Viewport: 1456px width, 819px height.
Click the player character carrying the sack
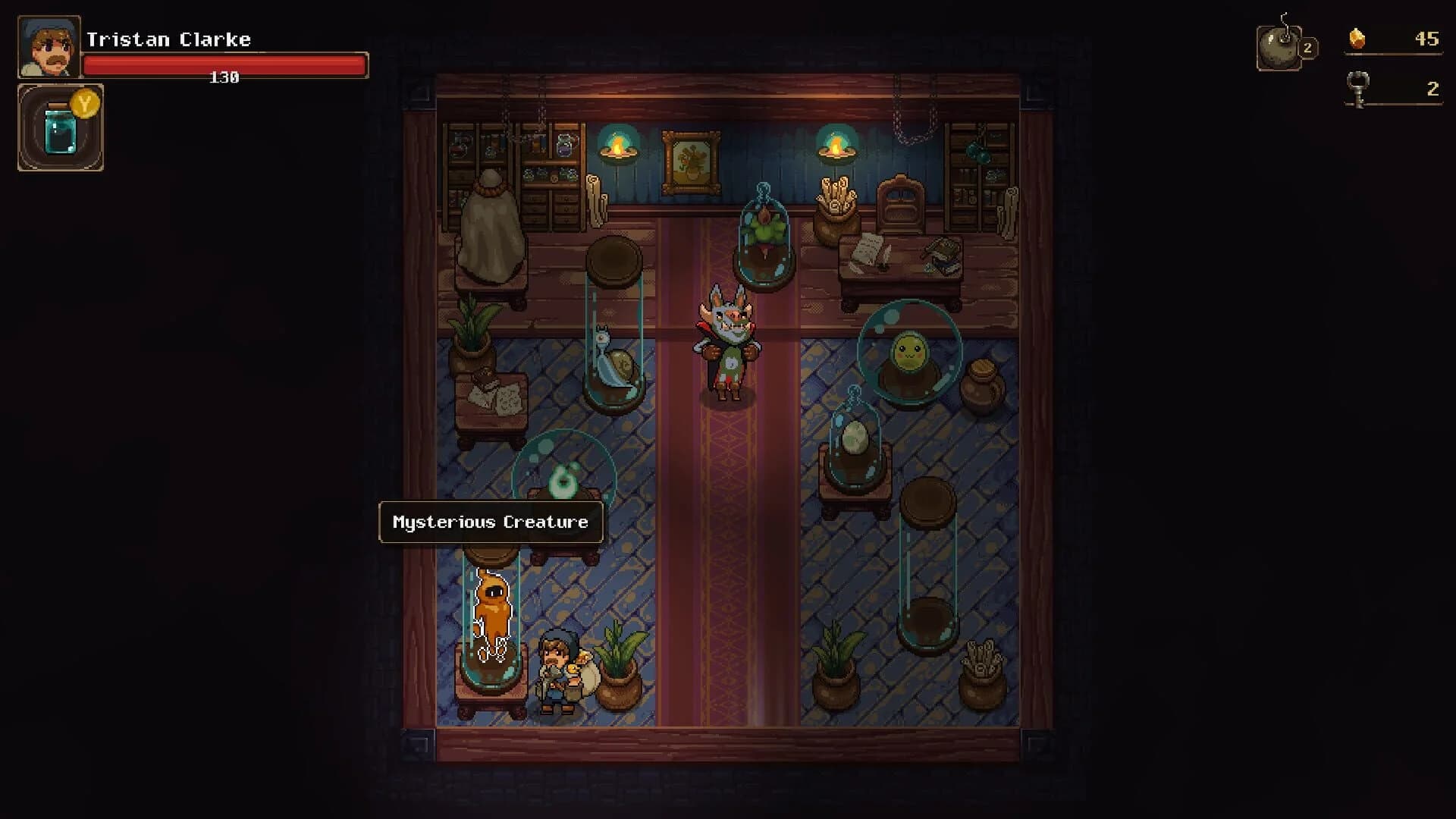(559, 667)
